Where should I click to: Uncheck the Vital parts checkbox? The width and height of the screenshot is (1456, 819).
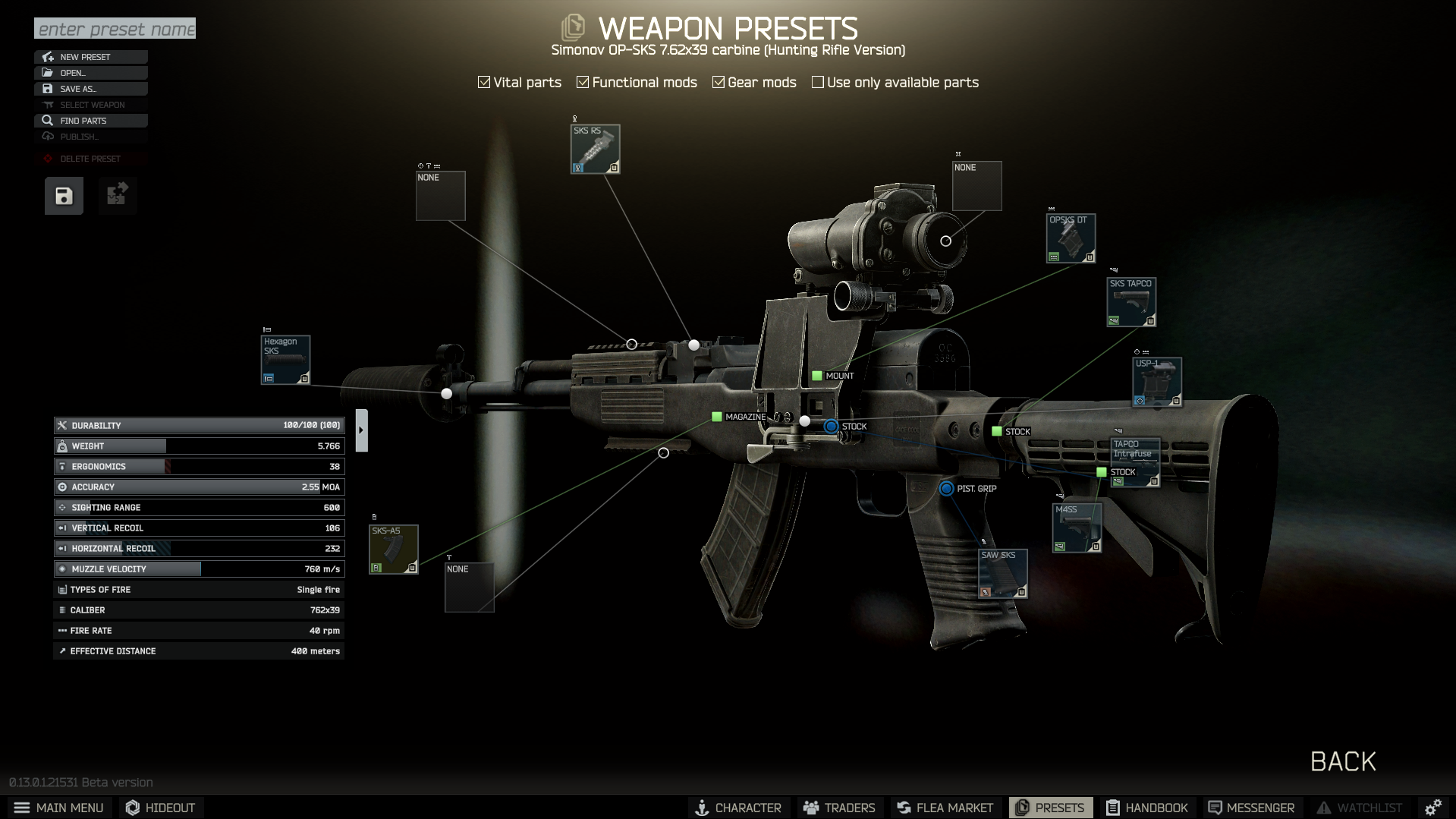click(483, 81)
